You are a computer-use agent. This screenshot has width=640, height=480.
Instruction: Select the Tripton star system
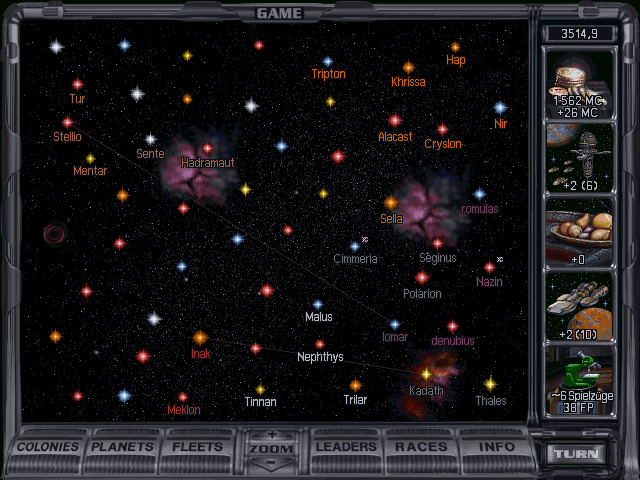pos(328,62)
